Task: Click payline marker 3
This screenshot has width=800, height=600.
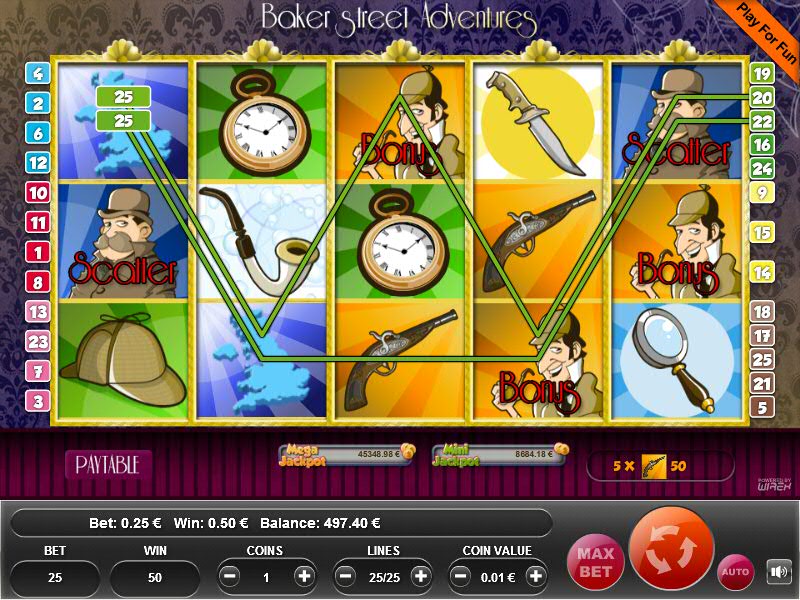Action: [x=38, y=401]
